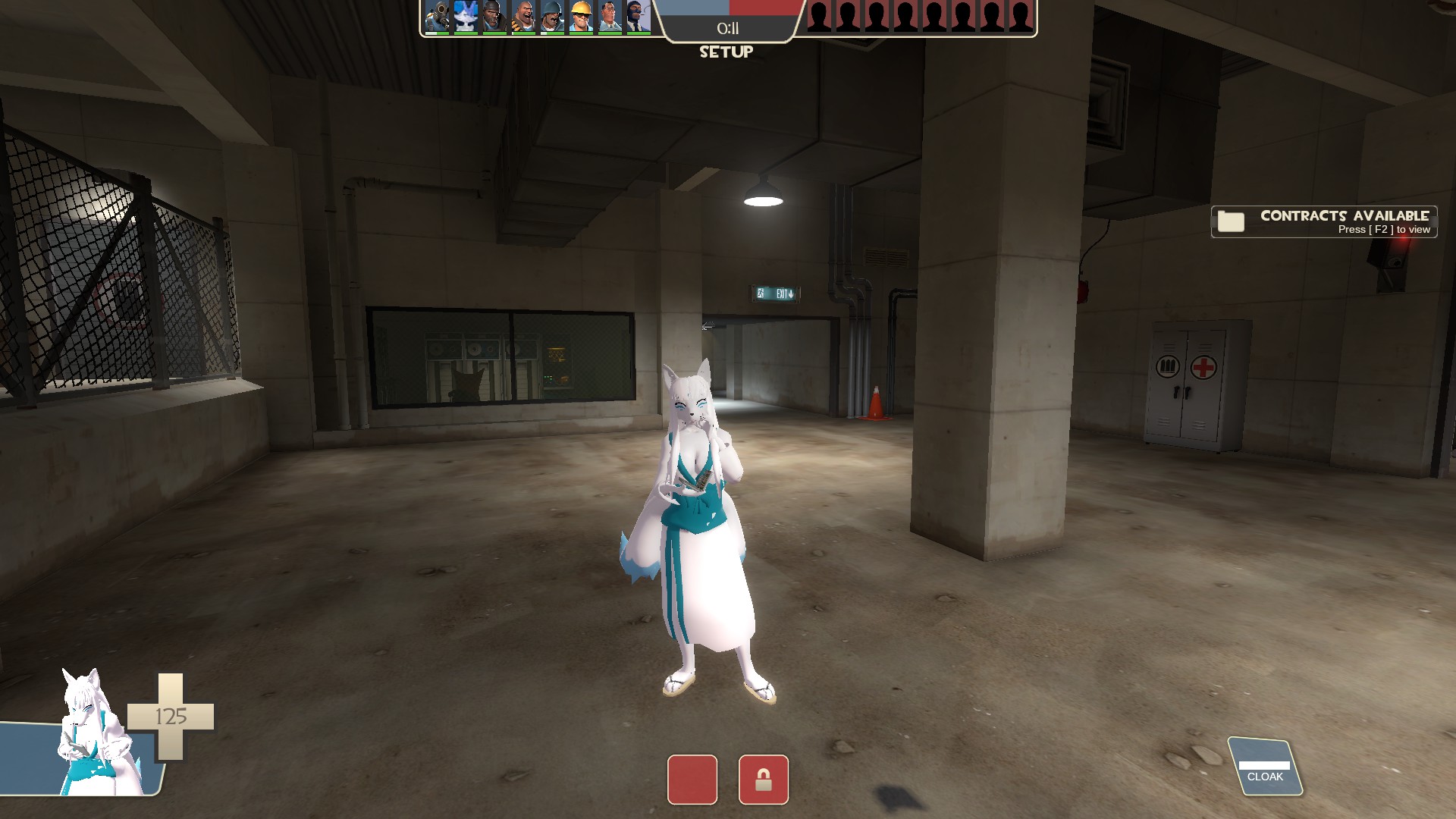
Task: Select the unlocked red control point icon
Action: [692, 780]
